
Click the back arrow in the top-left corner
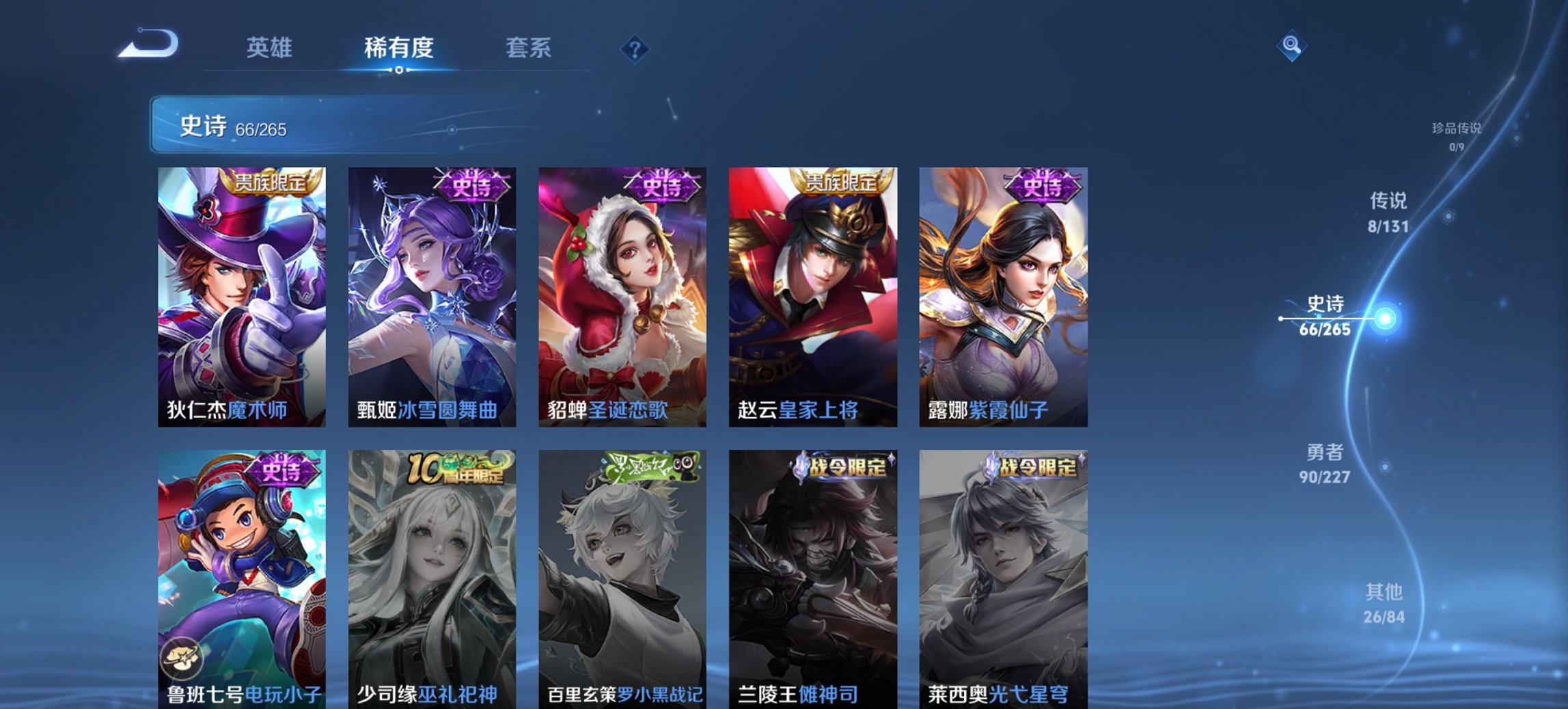click(x=147, y=44)
